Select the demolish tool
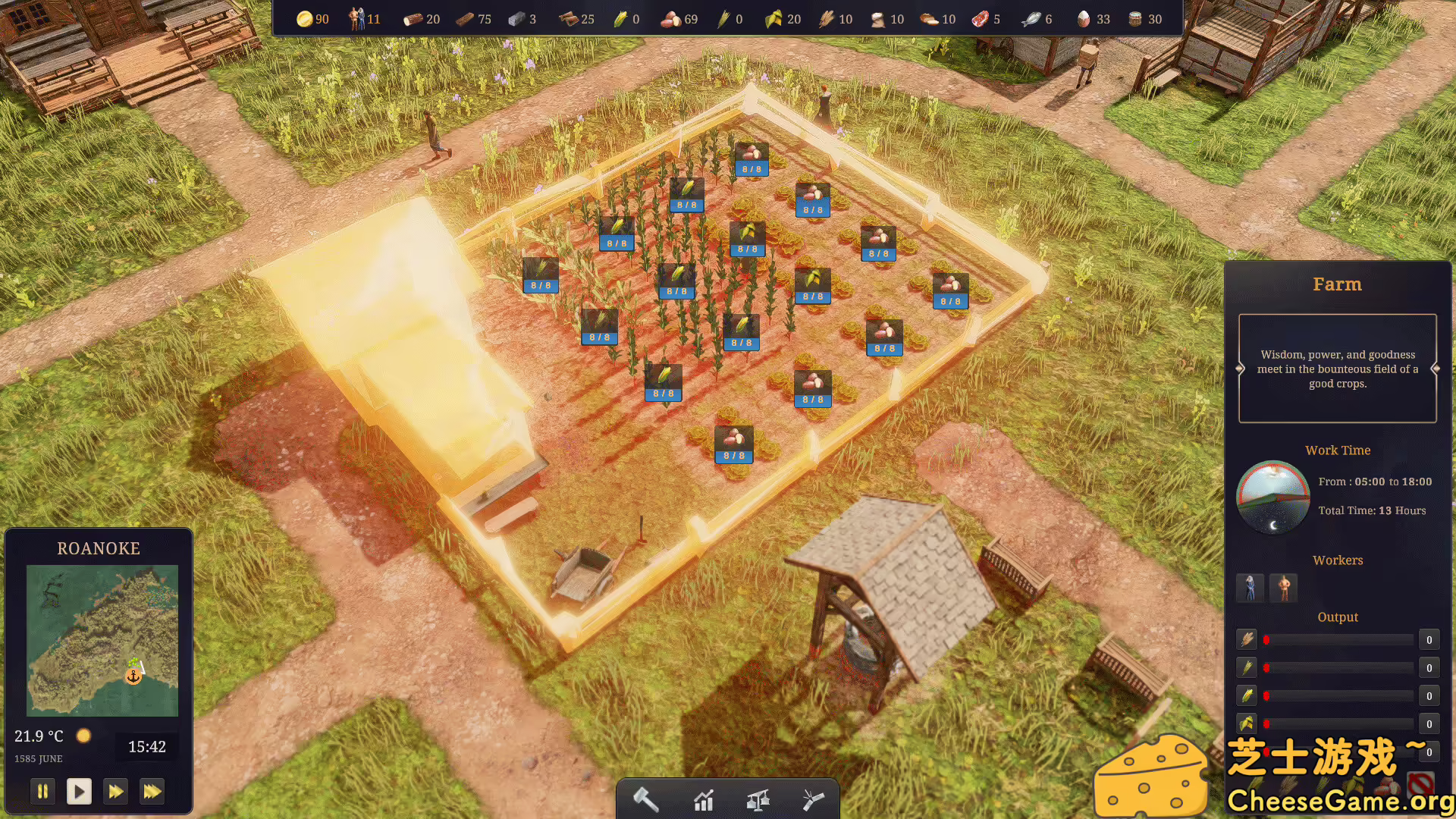The width and height of the screenshot is (1456, 819). [x=813, y=799]
